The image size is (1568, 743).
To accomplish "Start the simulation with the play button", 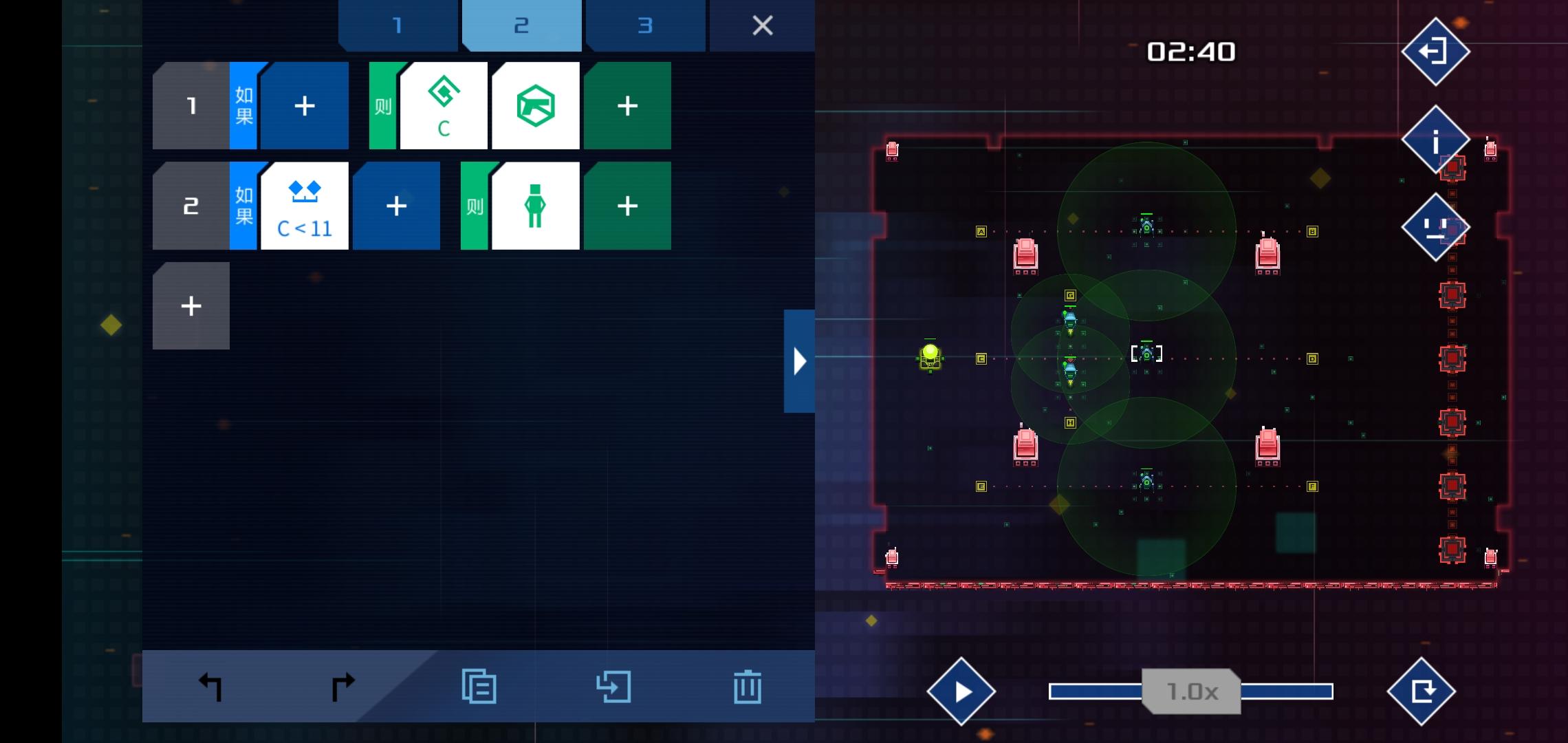I will coord(962,691).
